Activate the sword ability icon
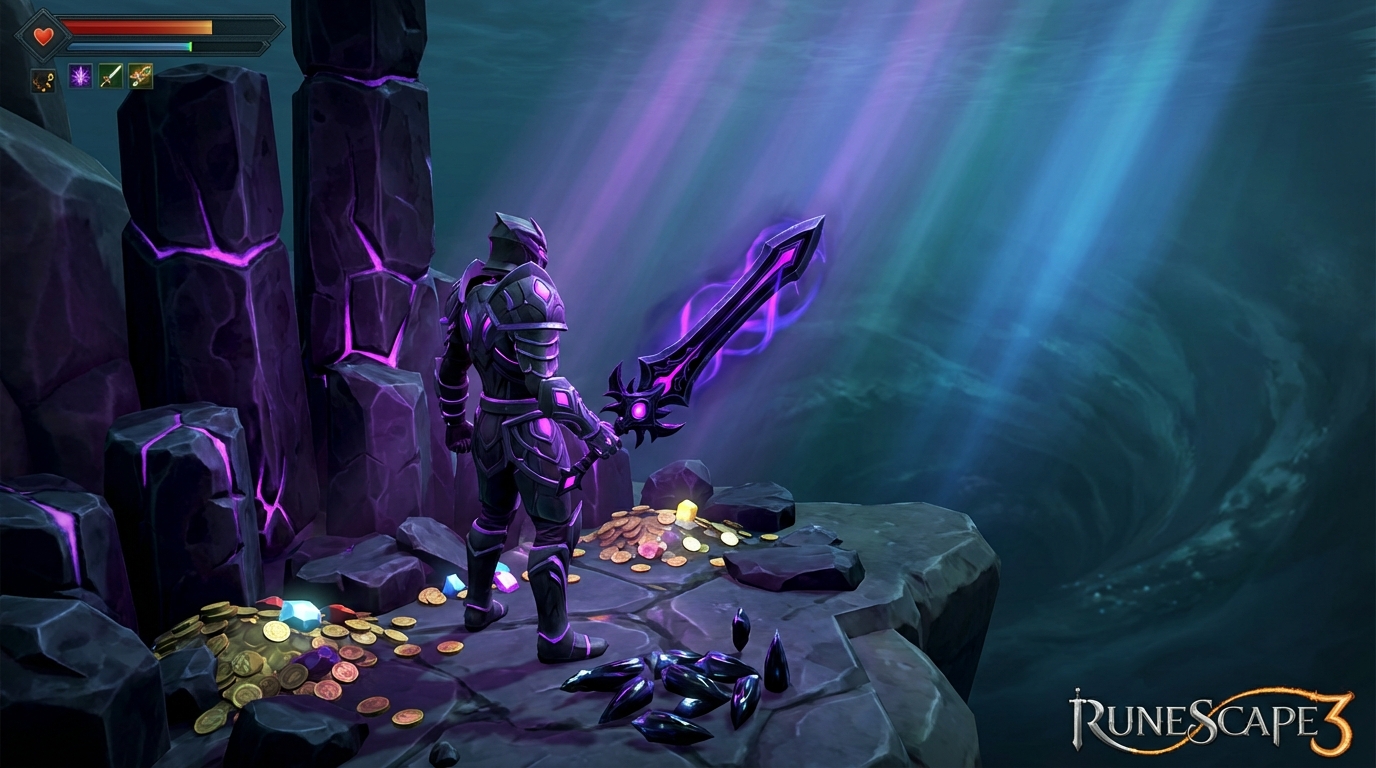 click(111, 77)
